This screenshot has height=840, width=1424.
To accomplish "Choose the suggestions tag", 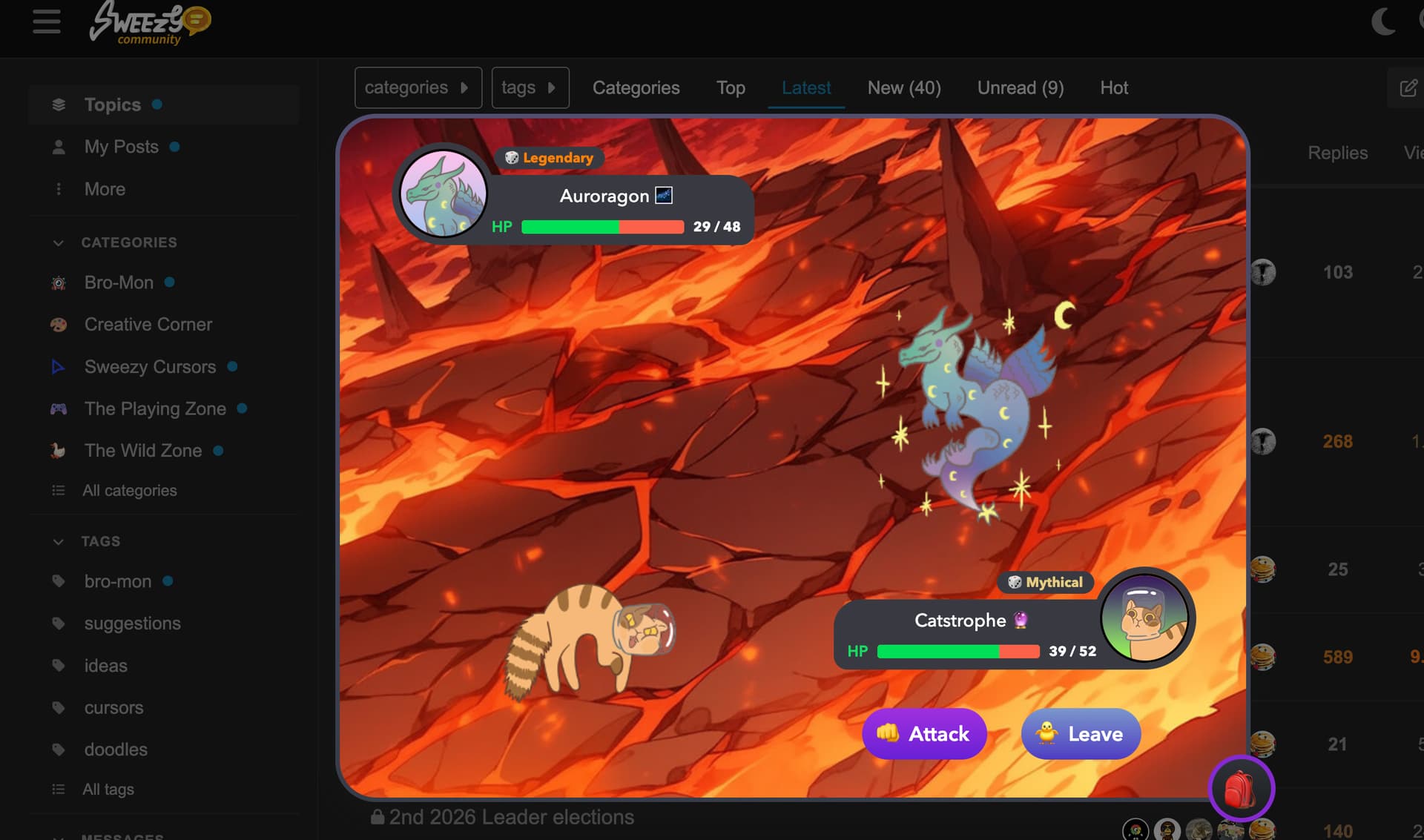I will click(132, 624).
